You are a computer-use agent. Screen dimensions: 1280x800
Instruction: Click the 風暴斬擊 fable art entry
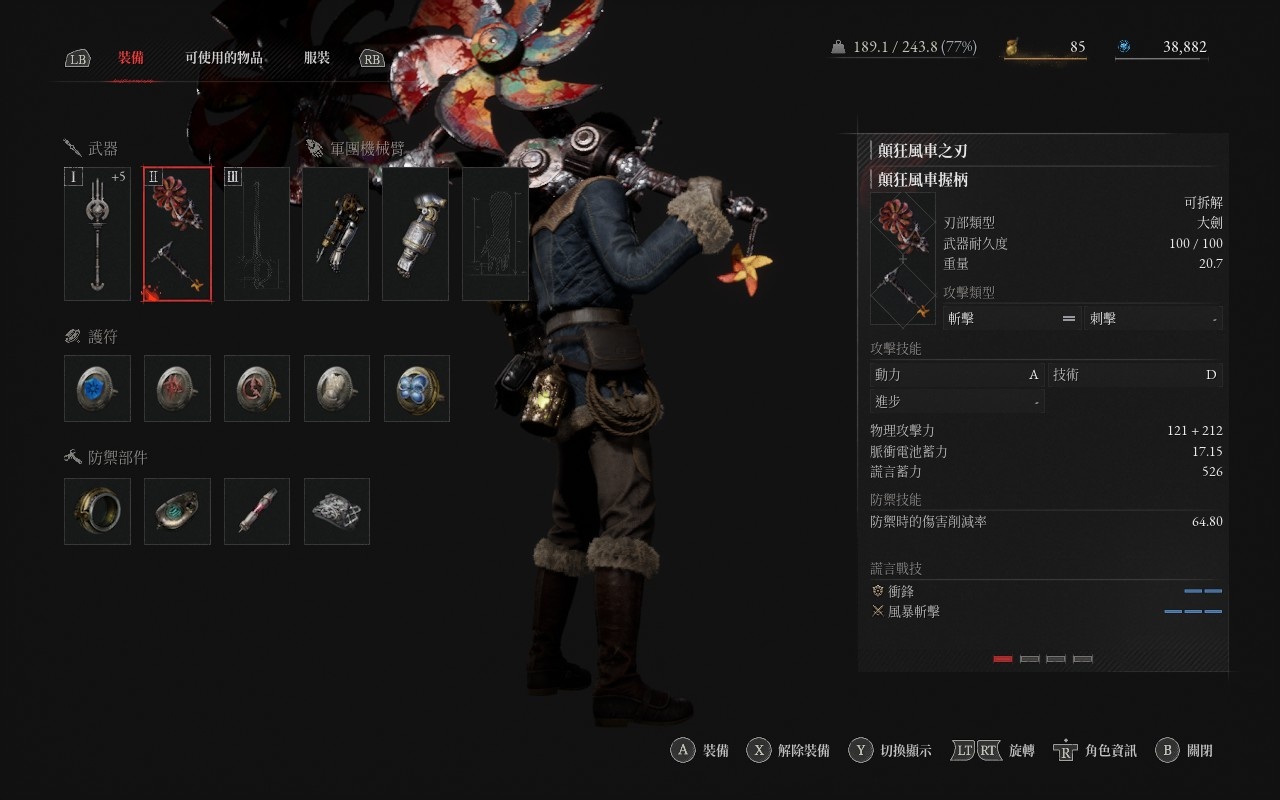913,611
